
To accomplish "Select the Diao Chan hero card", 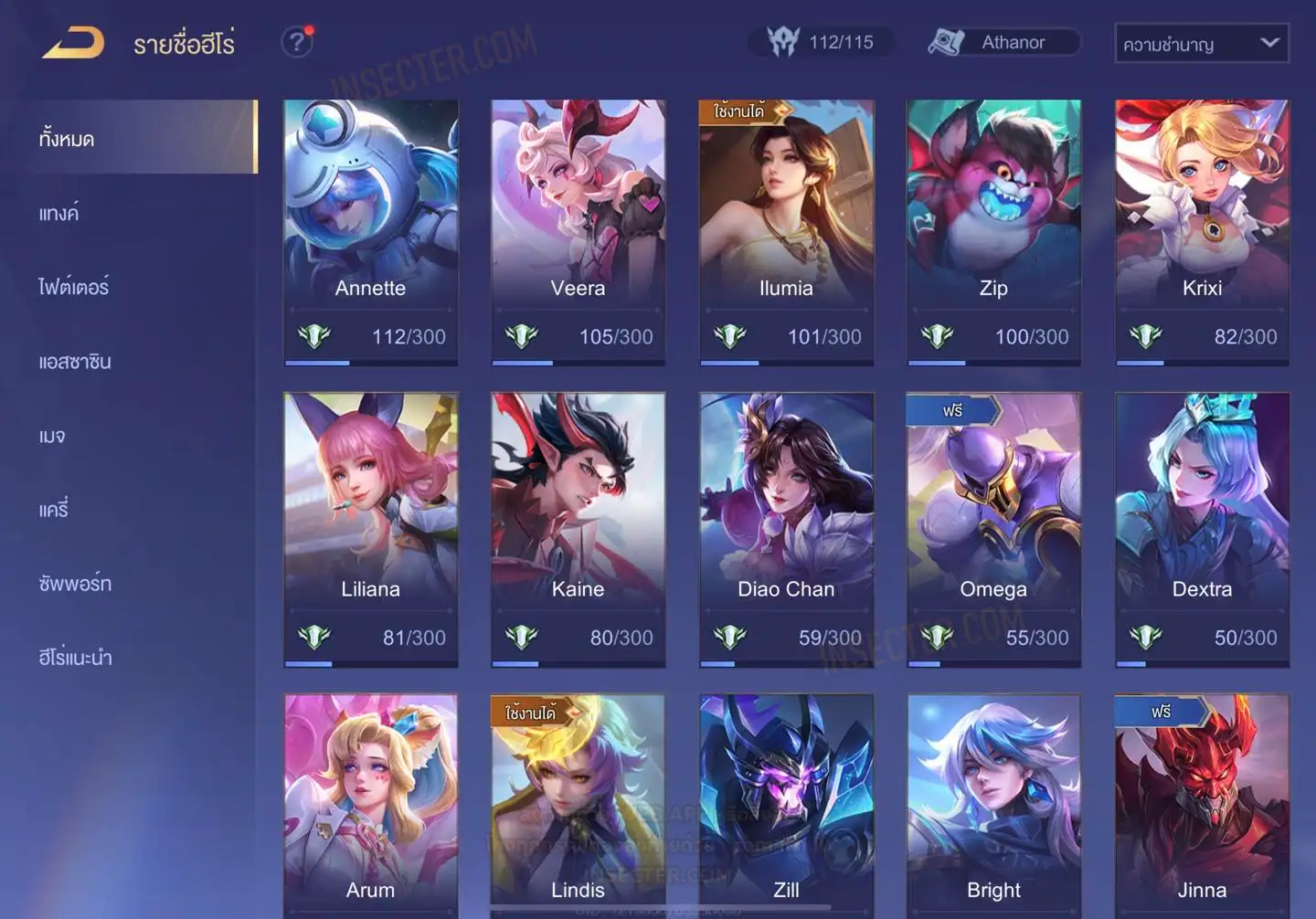I will coord(786,530).
